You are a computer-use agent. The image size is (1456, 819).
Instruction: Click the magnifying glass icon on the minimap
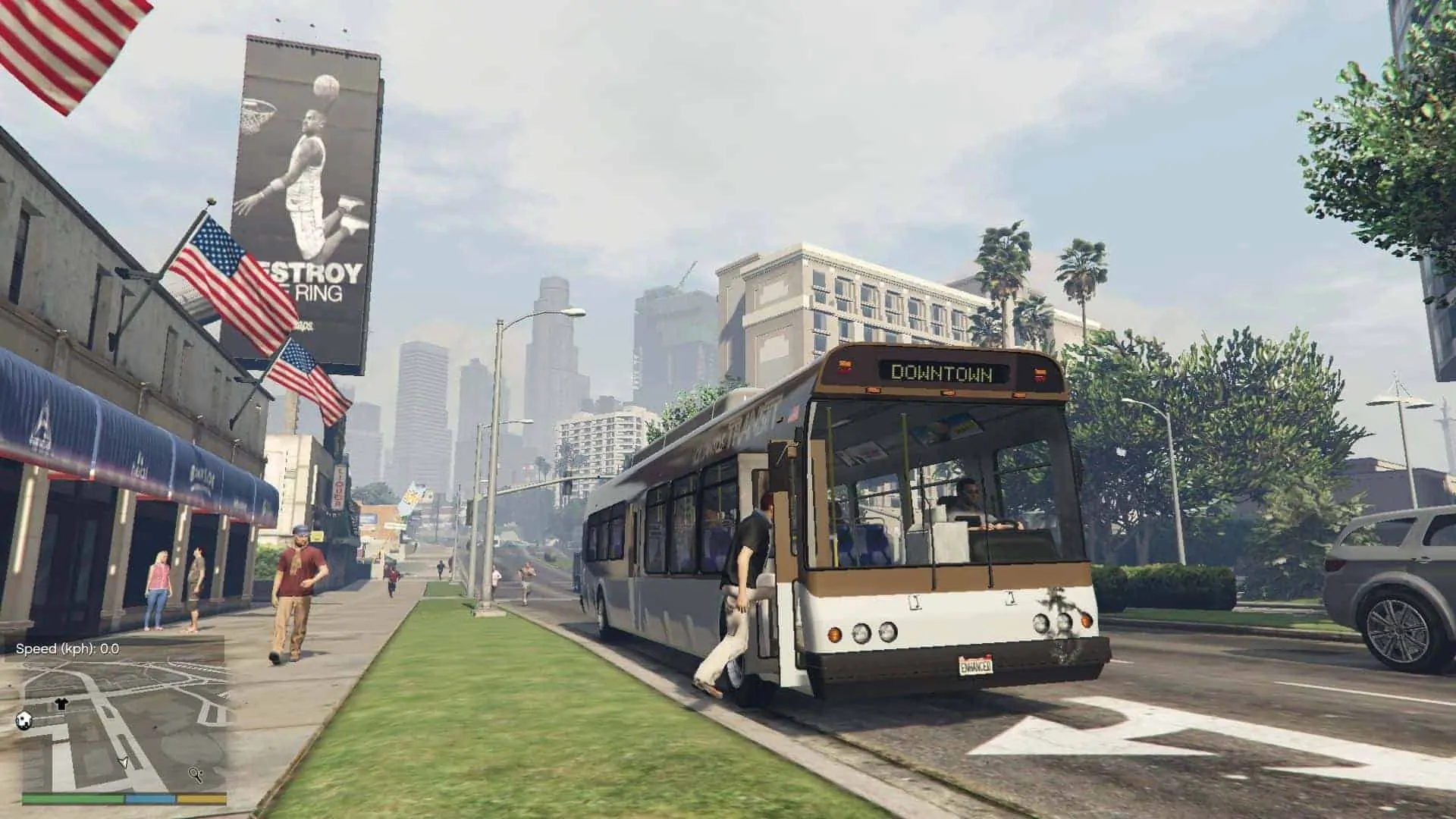coord(196,775)
